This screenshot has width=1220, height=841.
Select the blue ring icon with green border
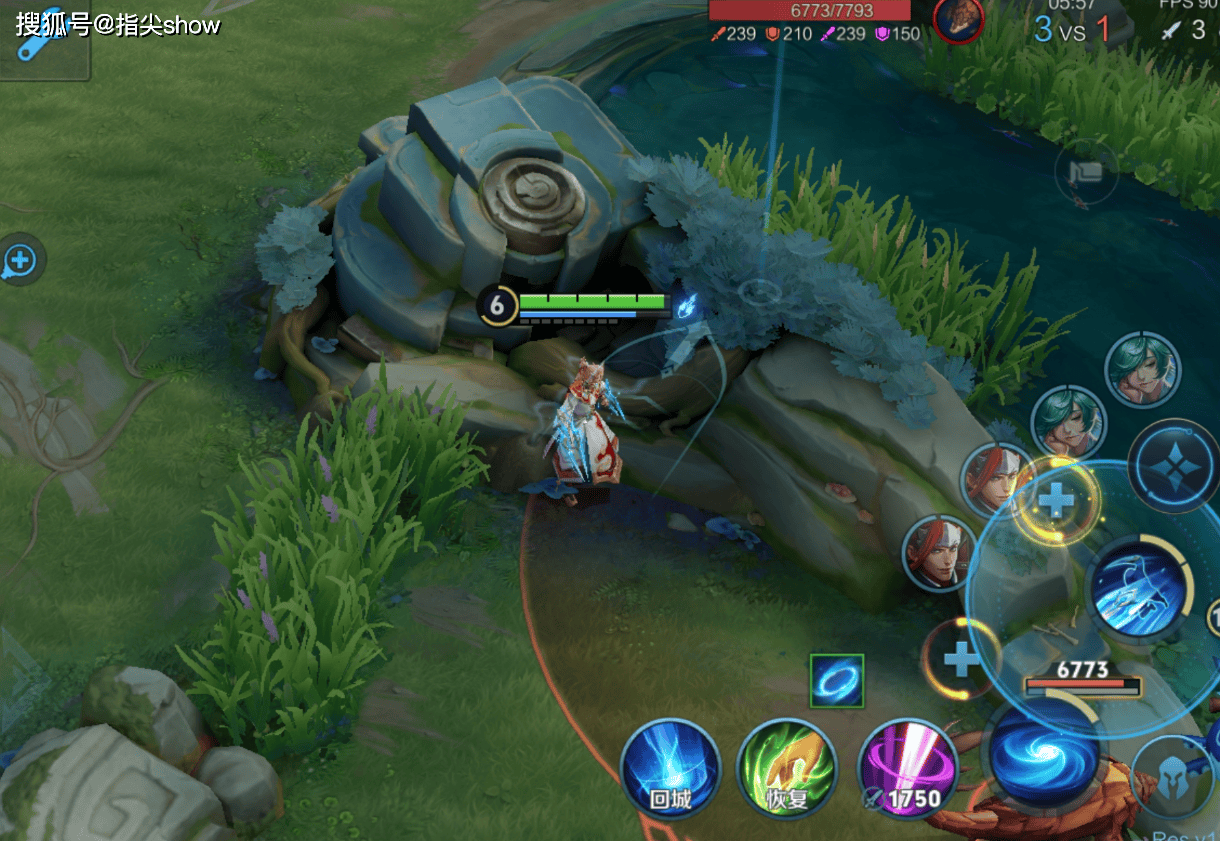(837, 681)
